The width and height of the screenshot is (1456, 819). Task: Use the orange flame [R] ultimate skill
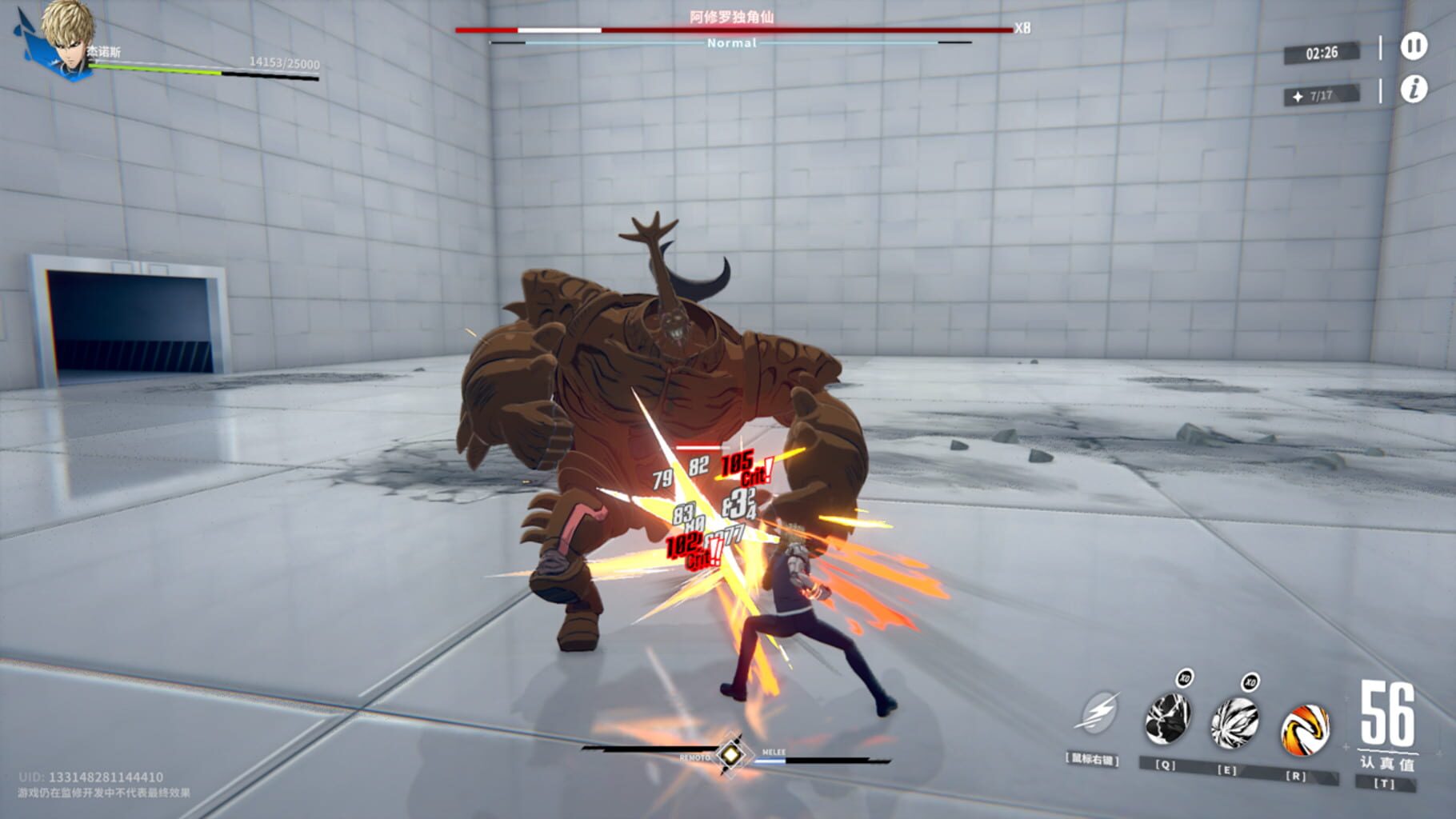(1306, 729)
